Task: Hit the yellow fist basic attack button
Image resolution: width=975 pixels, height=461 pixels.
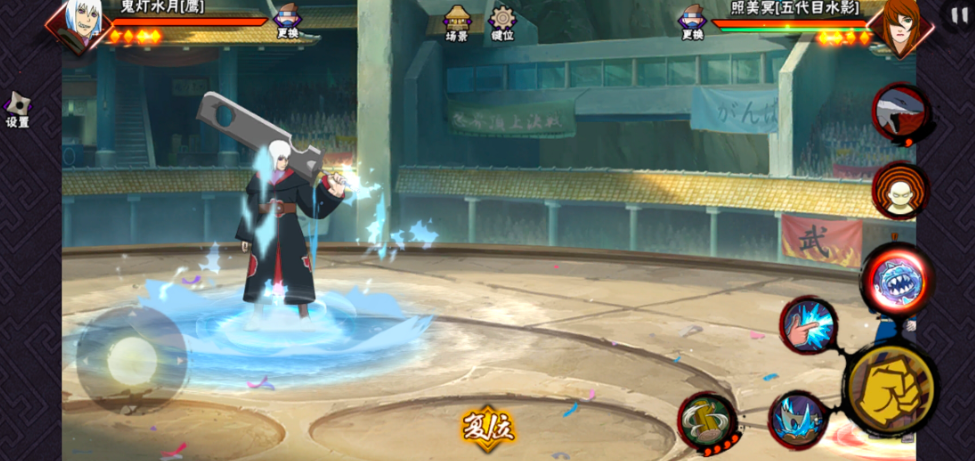Action: [890, 387]
